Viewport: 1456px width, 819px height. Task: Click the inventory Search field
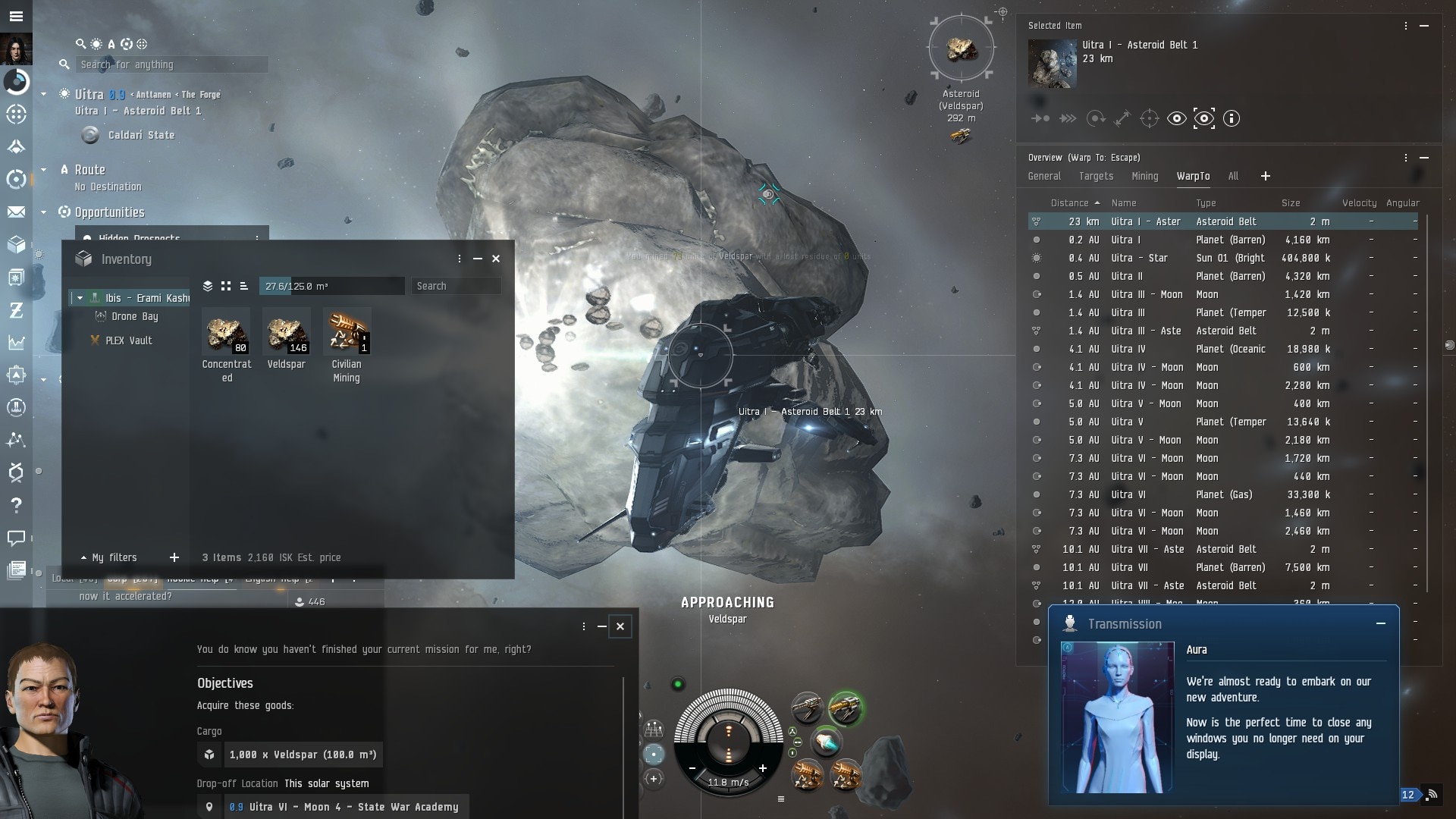point(456,286)
